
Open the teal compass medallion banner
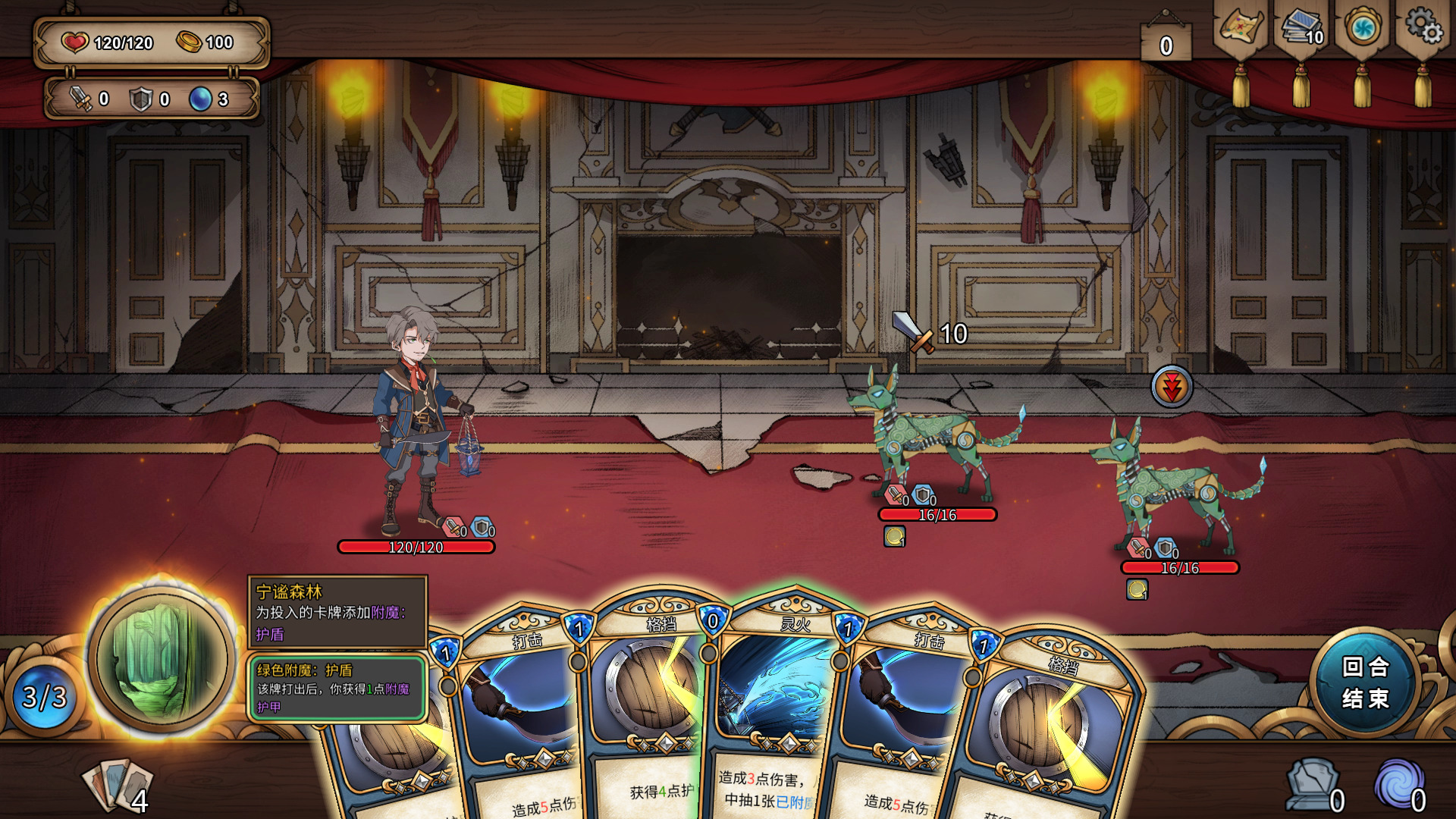tap(1363, 30)
